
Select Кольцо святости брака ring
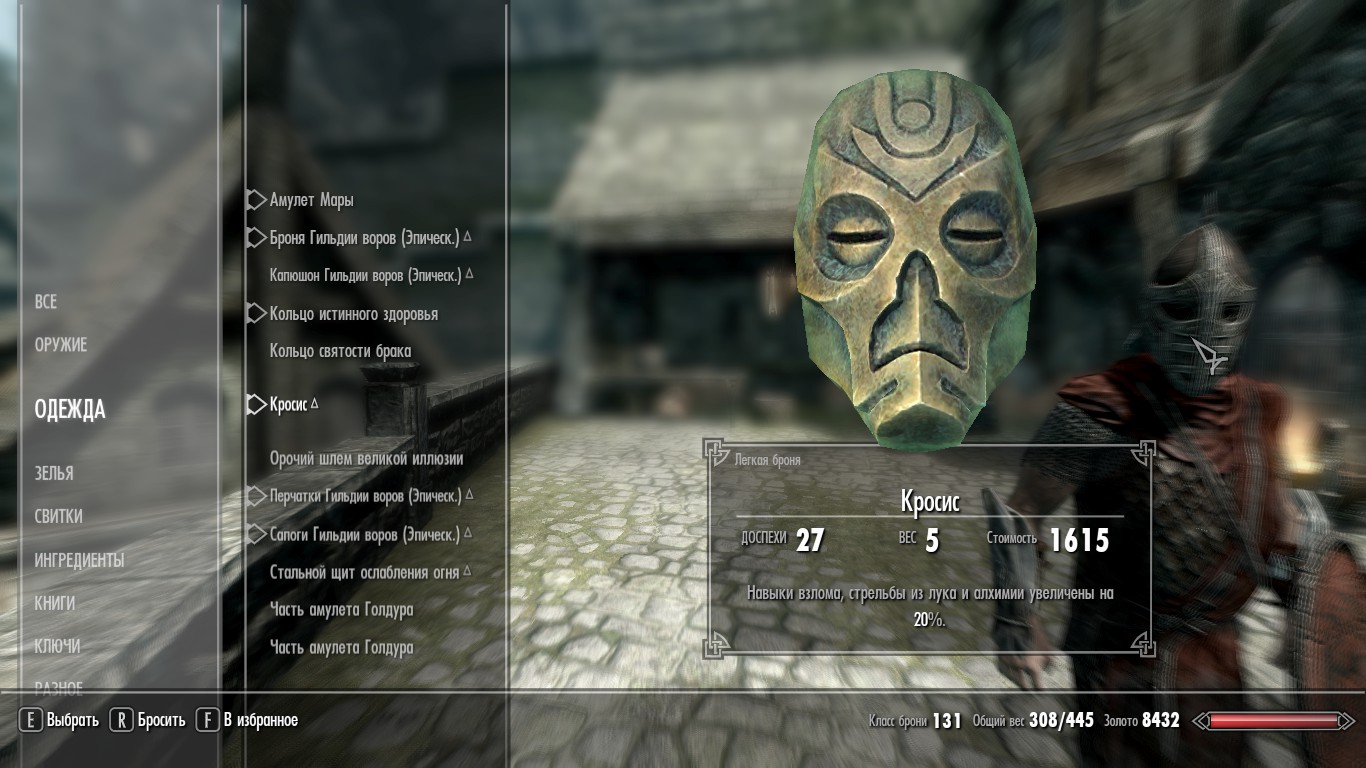(x=340, y=351)
